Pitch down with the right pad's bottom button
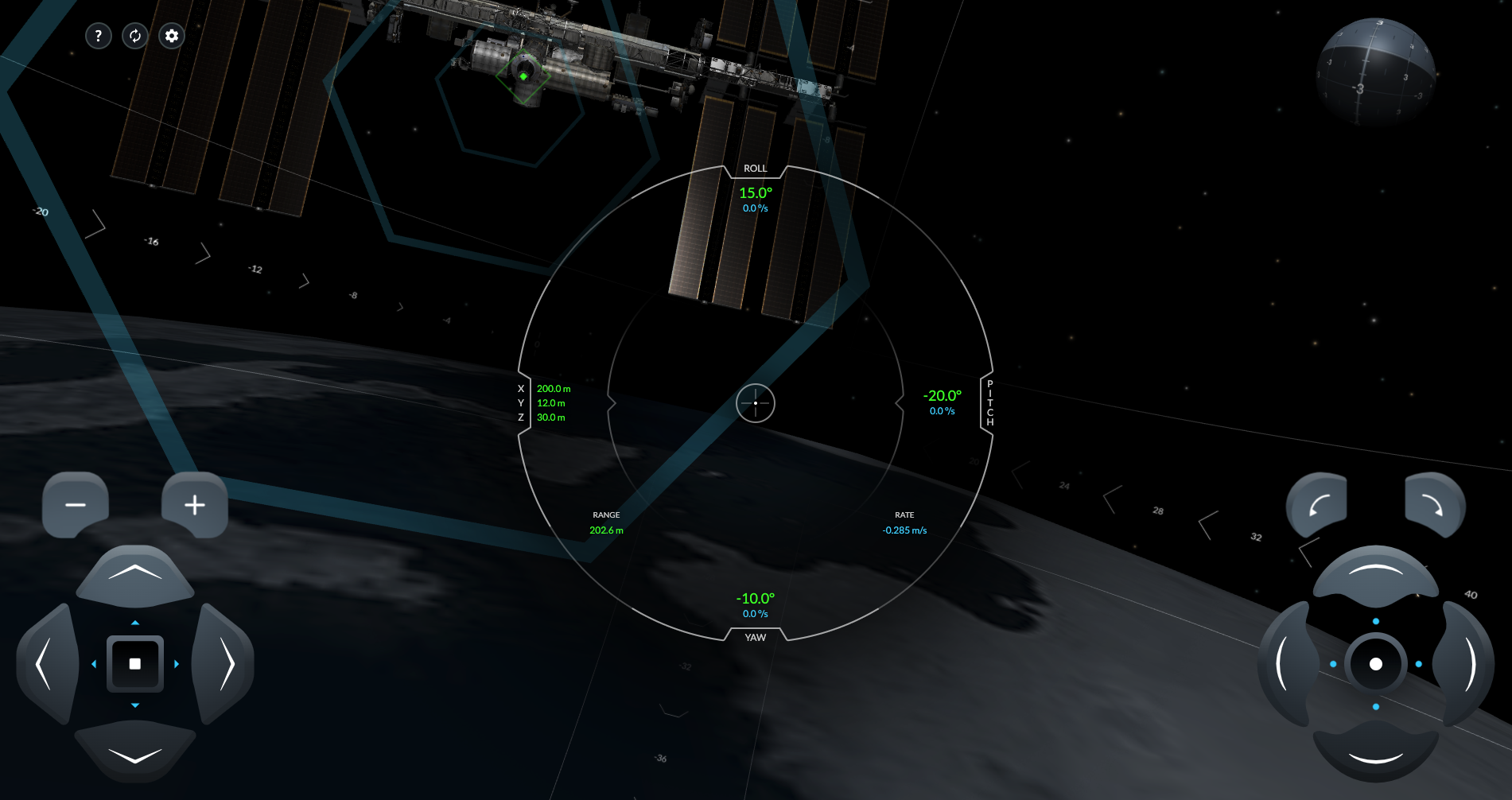This screenshot has width=1512, height=800. [x=1375, y=754]
